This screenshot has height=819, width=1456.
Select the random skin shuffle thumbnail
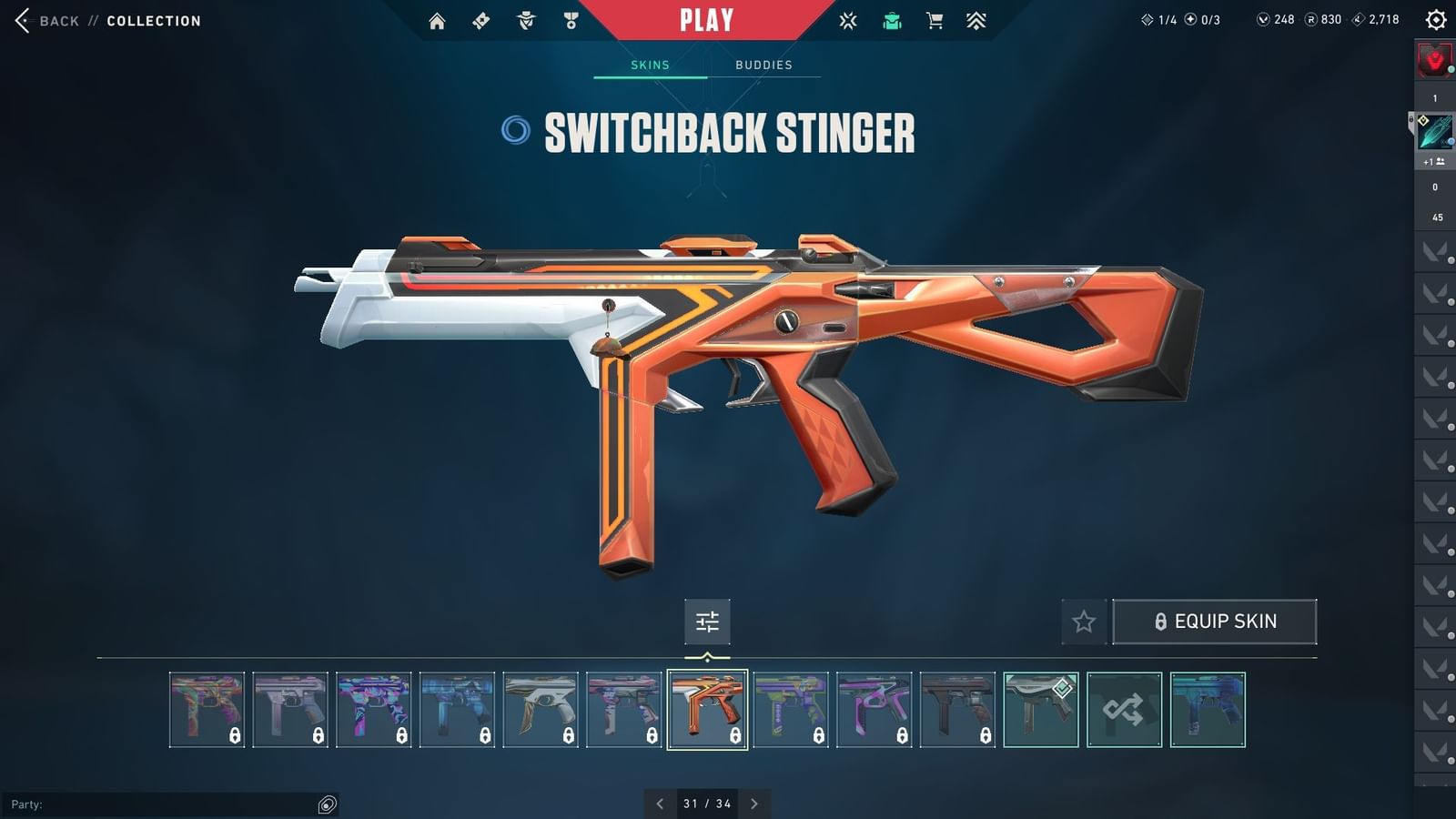(1124, 709)
